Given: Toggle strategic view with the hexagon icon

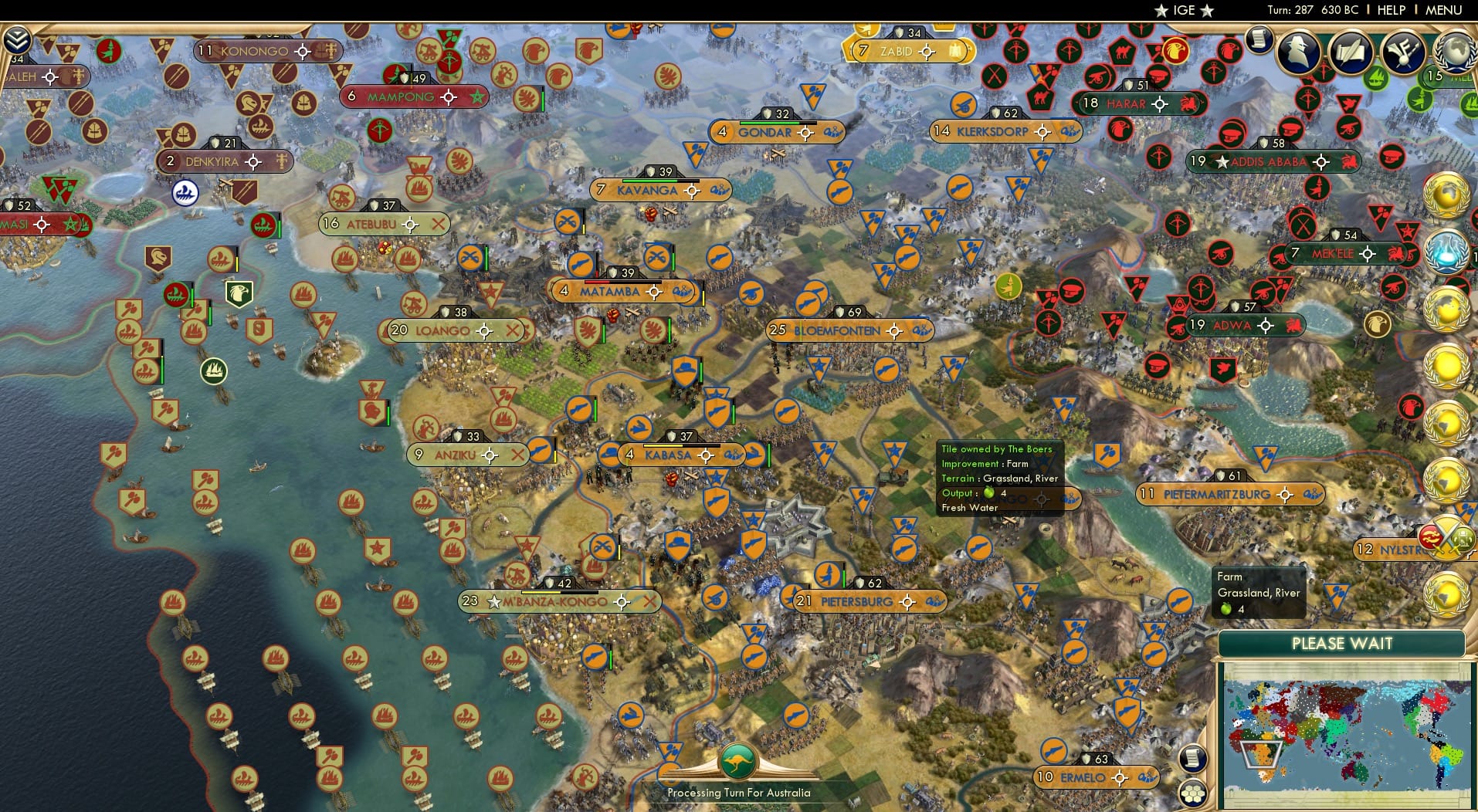Looking at the screenshot, I should 1193,792.
